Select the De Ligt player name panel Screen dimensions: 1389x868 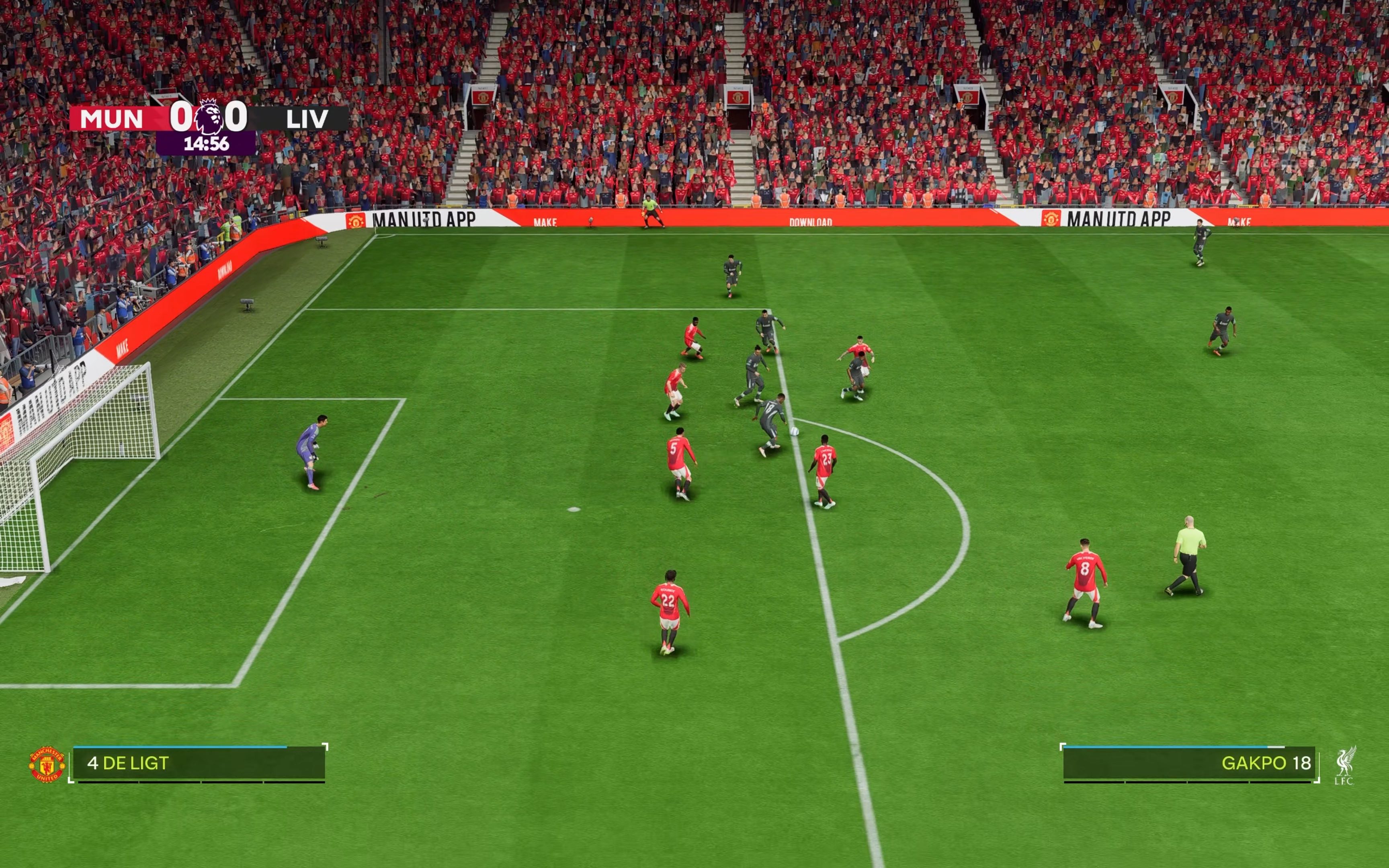click(x=198, y=763)
